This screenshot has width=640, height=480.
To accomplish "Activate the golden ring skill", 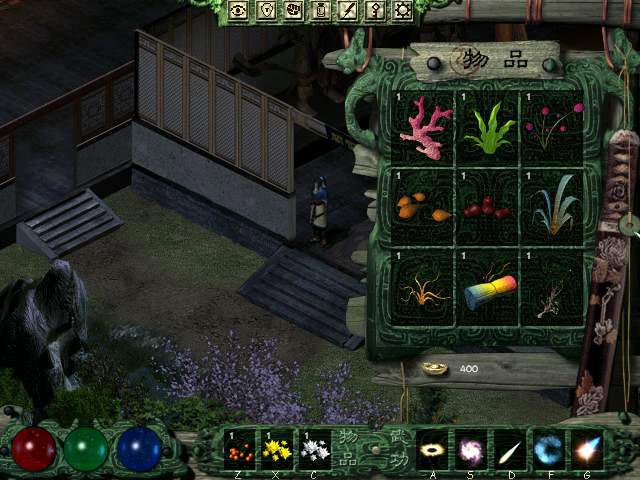I will (x=432, y=449).
